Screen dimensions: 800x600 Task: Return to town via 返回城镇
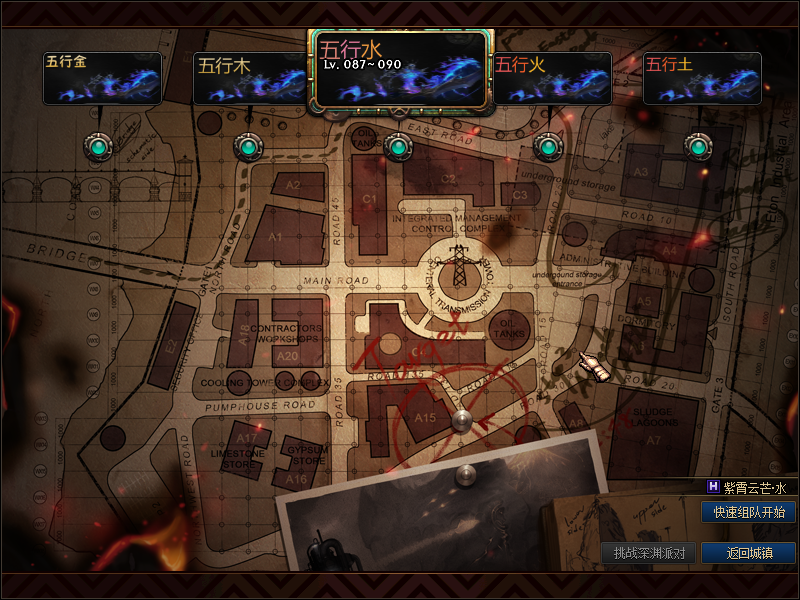coord(748,553)
